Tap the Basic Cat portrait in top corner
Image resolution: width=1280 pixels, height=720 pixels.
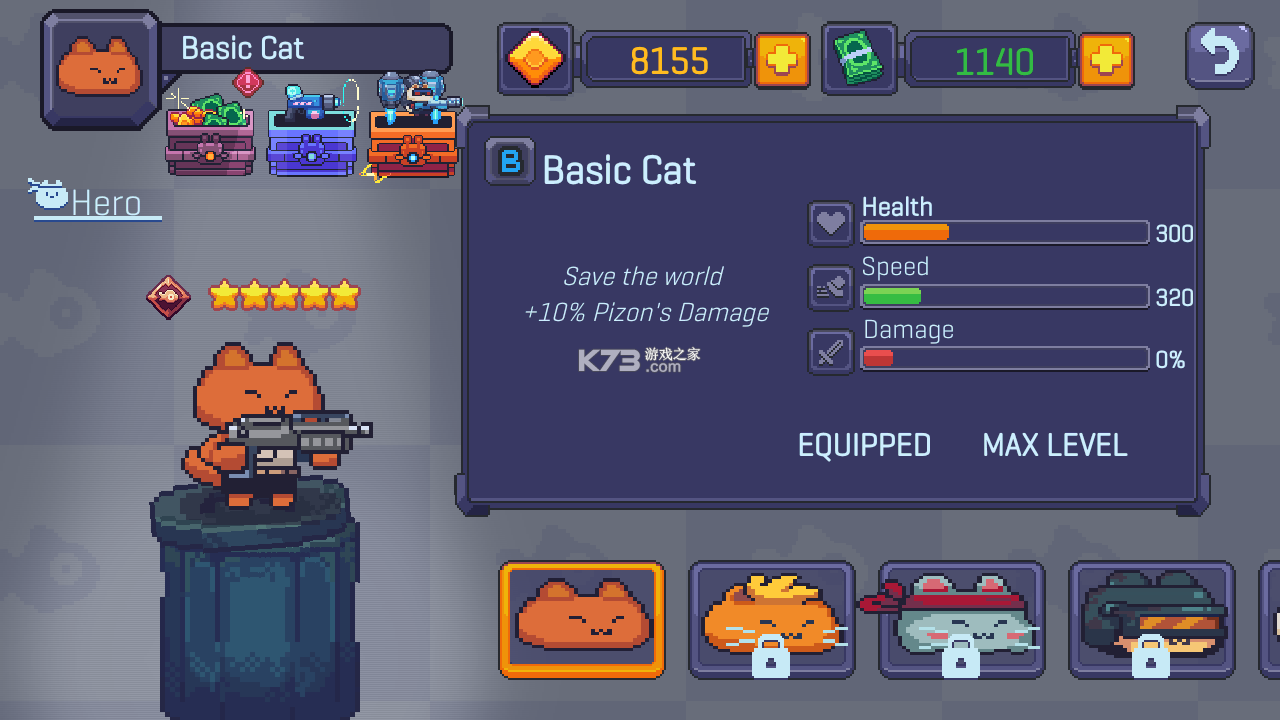tap(99, 67)
